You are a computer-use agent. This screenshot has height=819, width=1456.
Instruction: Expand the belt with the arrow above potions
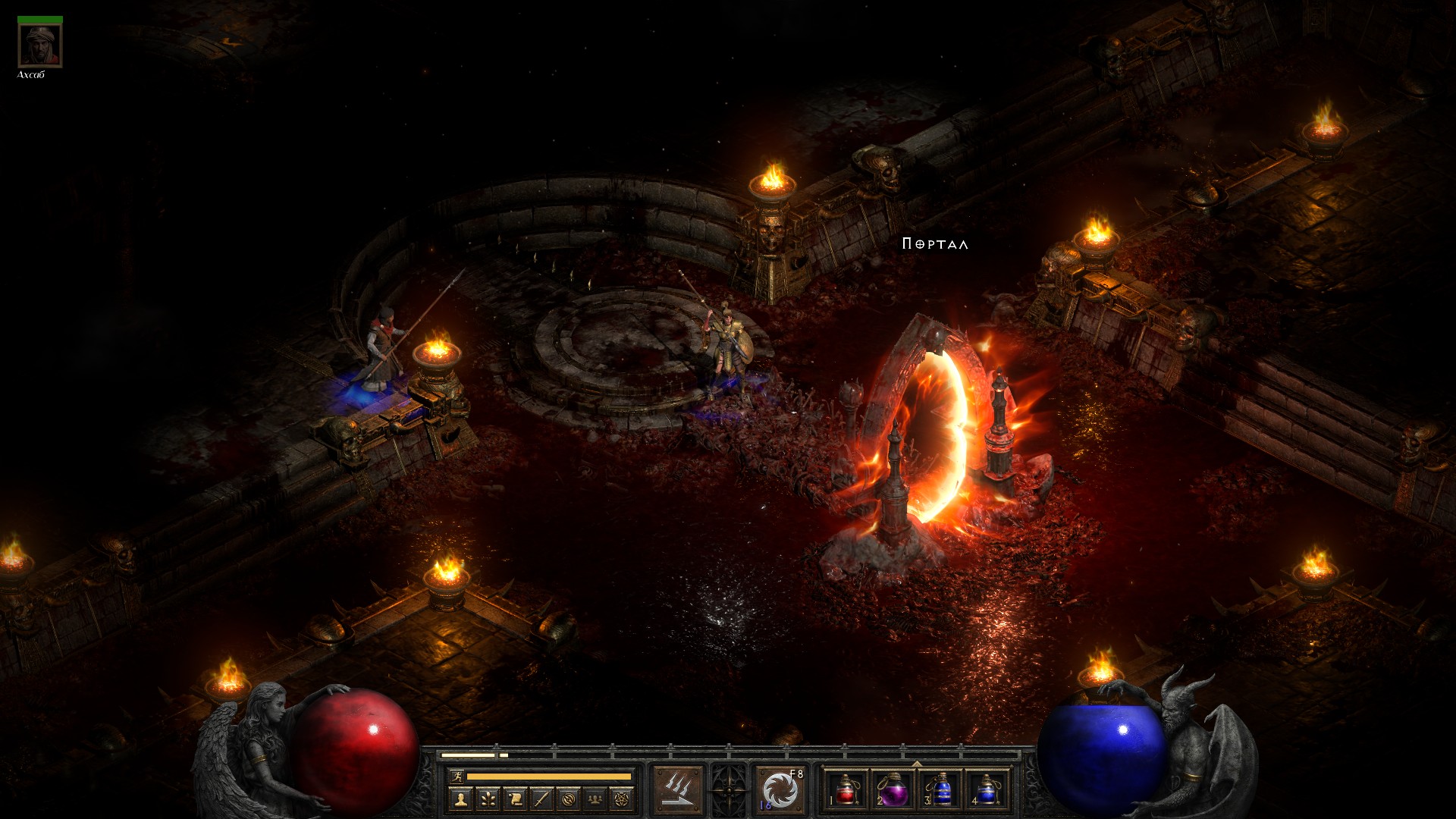[x=917, y=764]
